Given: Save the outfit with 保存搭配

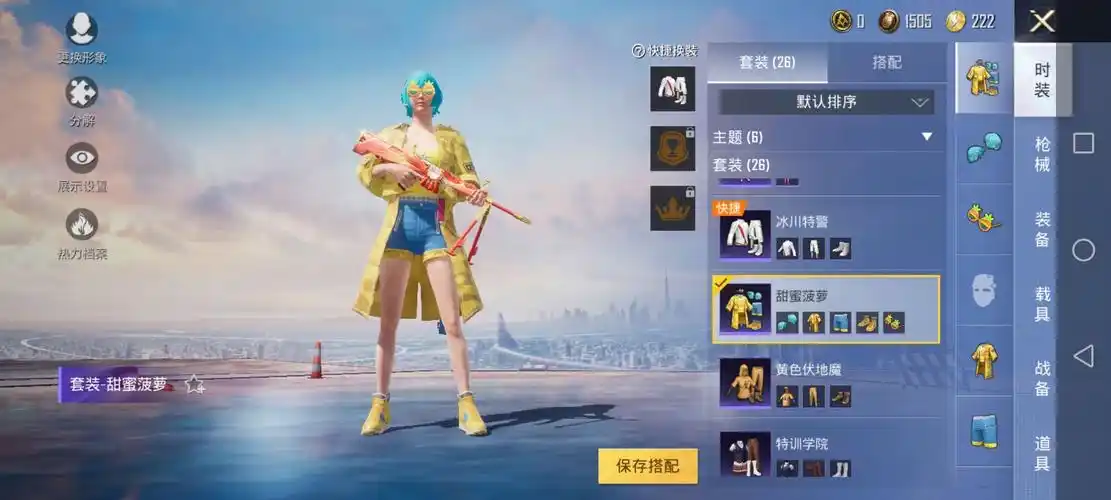Looking at the screenshot, I should pyautogui.click(x=648, y=466).
